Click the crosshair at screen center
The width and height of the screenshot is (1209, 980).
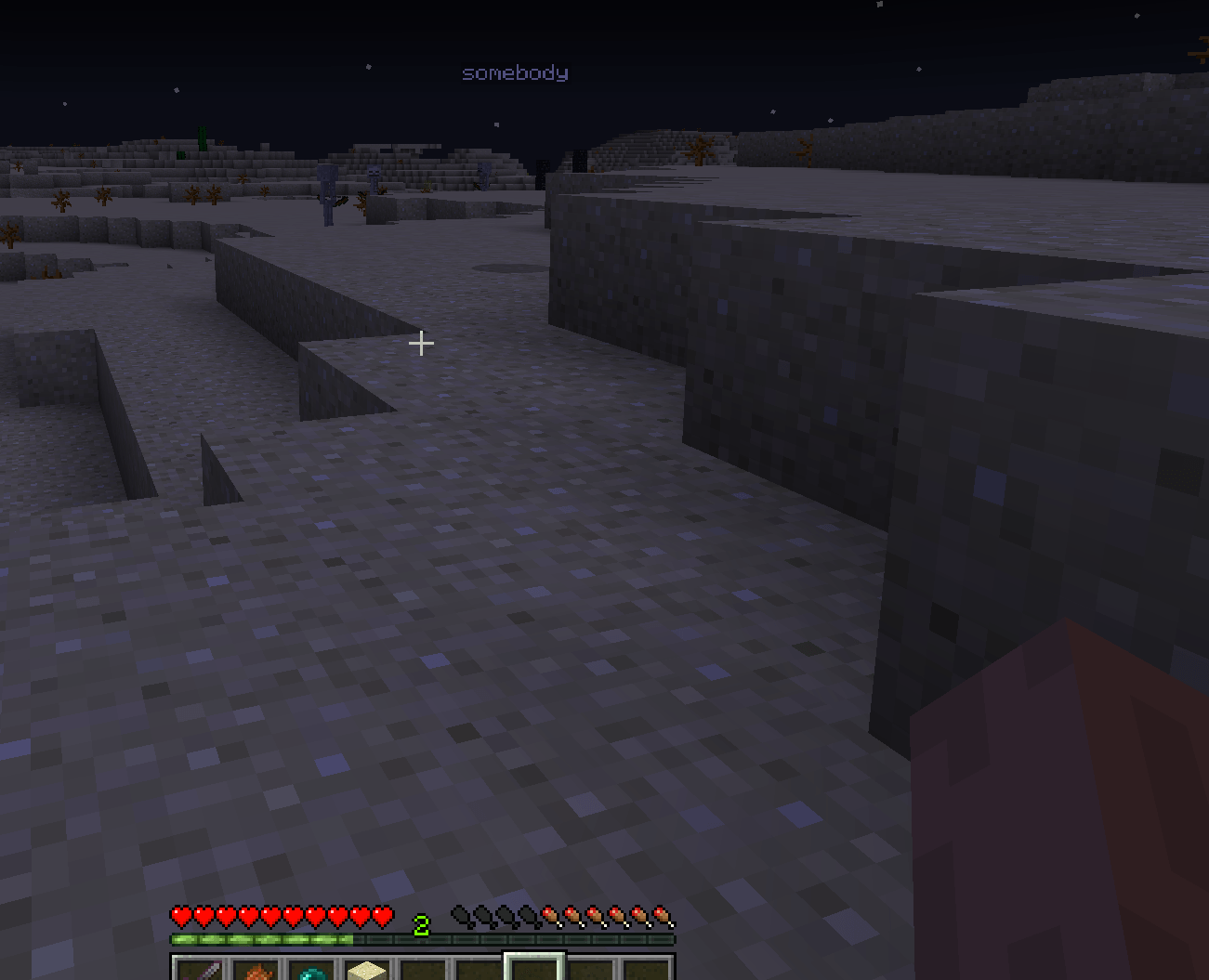[420, 344]
